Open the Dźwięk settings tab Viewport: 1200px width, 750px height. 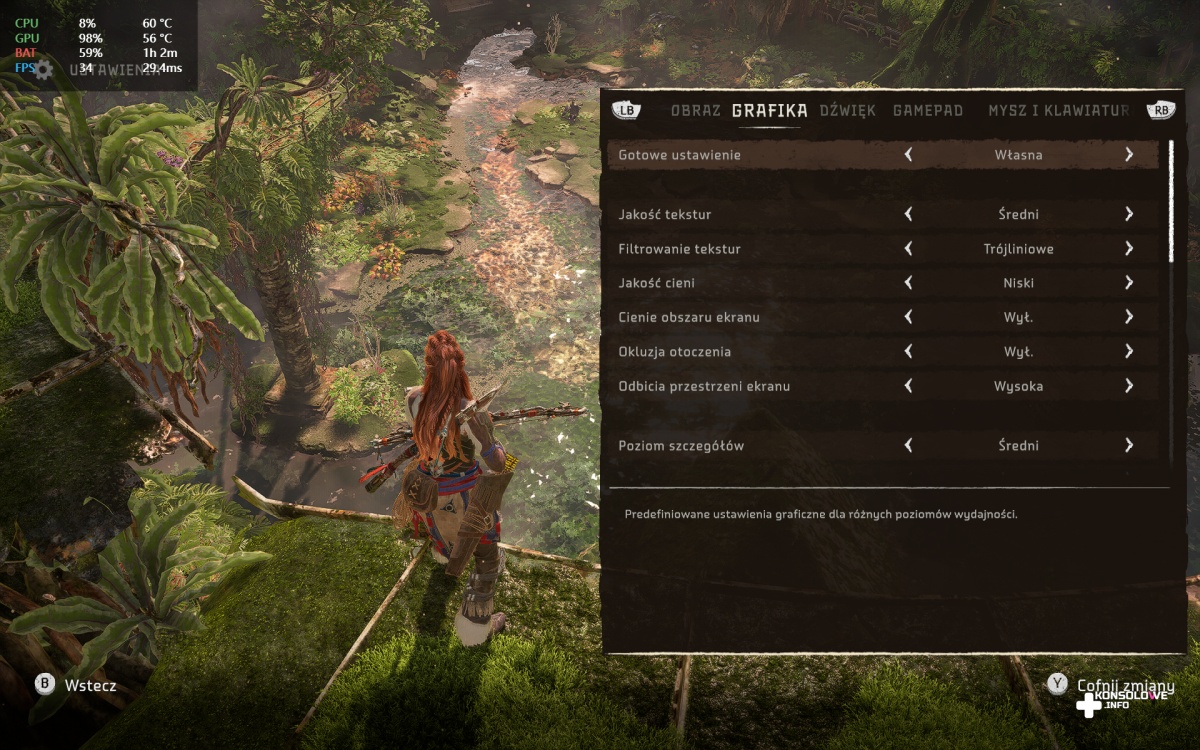click(848, 111)
